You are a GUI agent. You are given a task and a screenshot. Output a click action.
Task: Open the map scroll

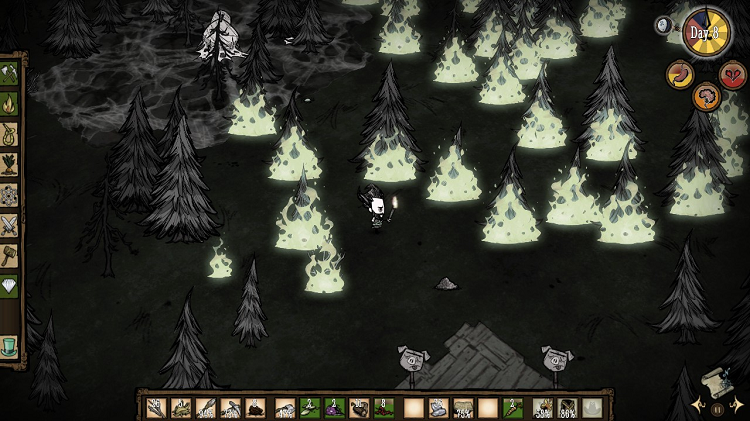tap(717, 383)
